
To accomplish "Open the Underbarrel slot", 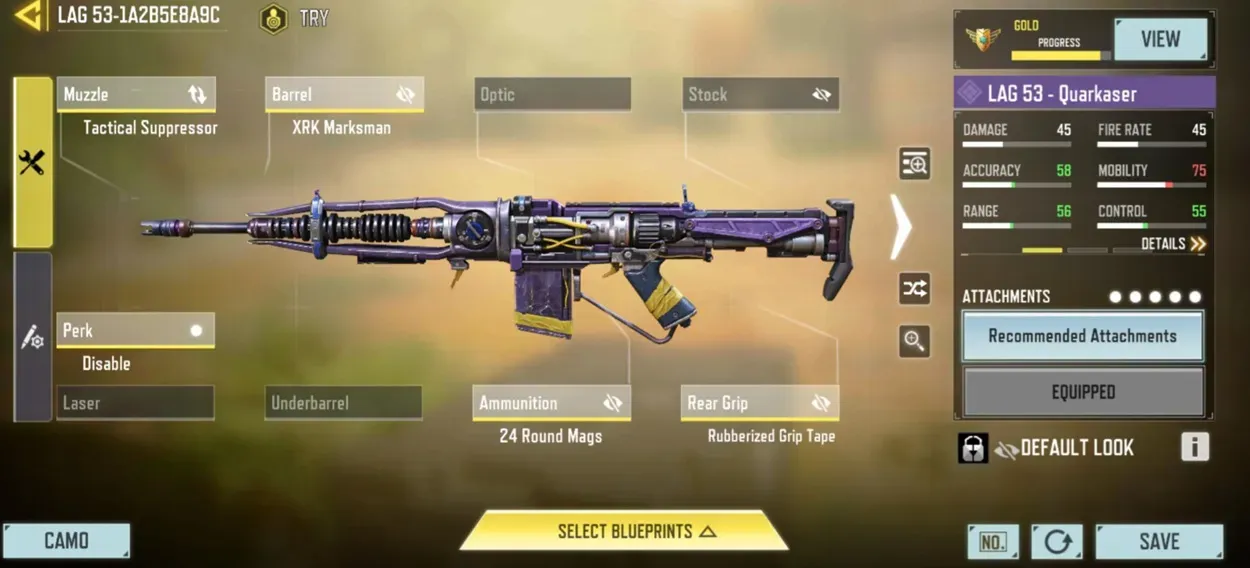I will click(343, 403).
